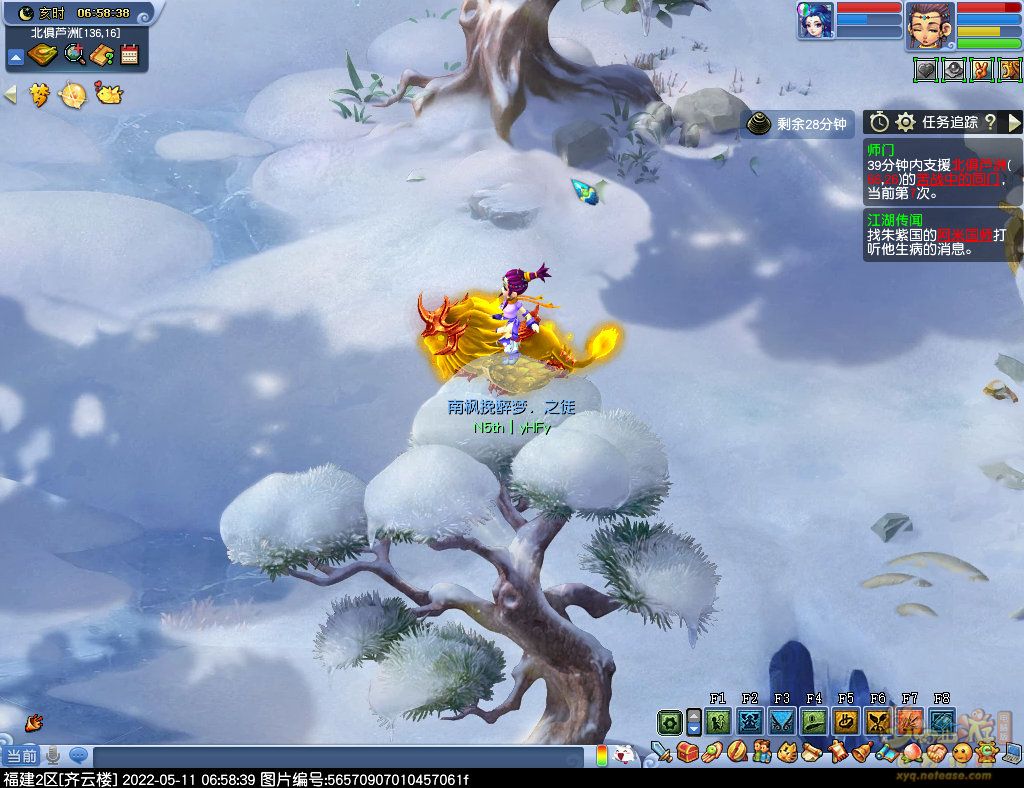Open quest tracker gear settings
This screenshot has height=788, width=1024.
click(906, 122)
